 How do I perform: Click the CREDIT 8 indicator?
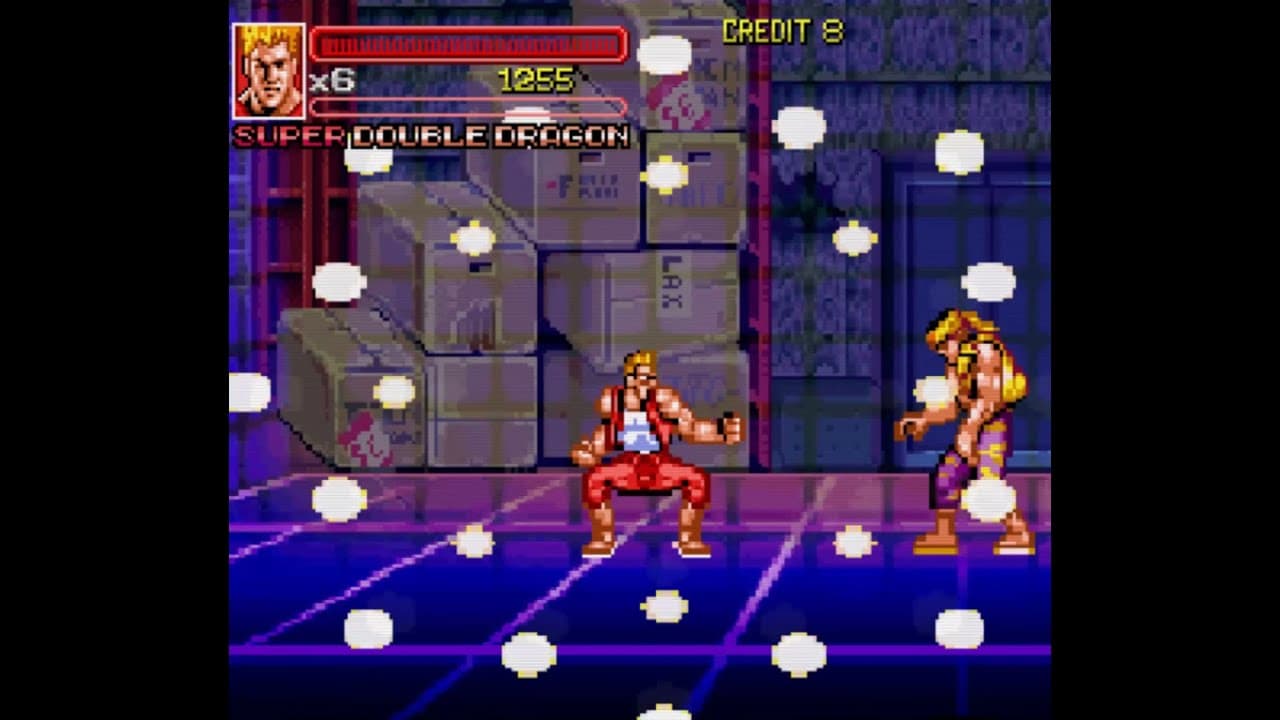point(784,31)
